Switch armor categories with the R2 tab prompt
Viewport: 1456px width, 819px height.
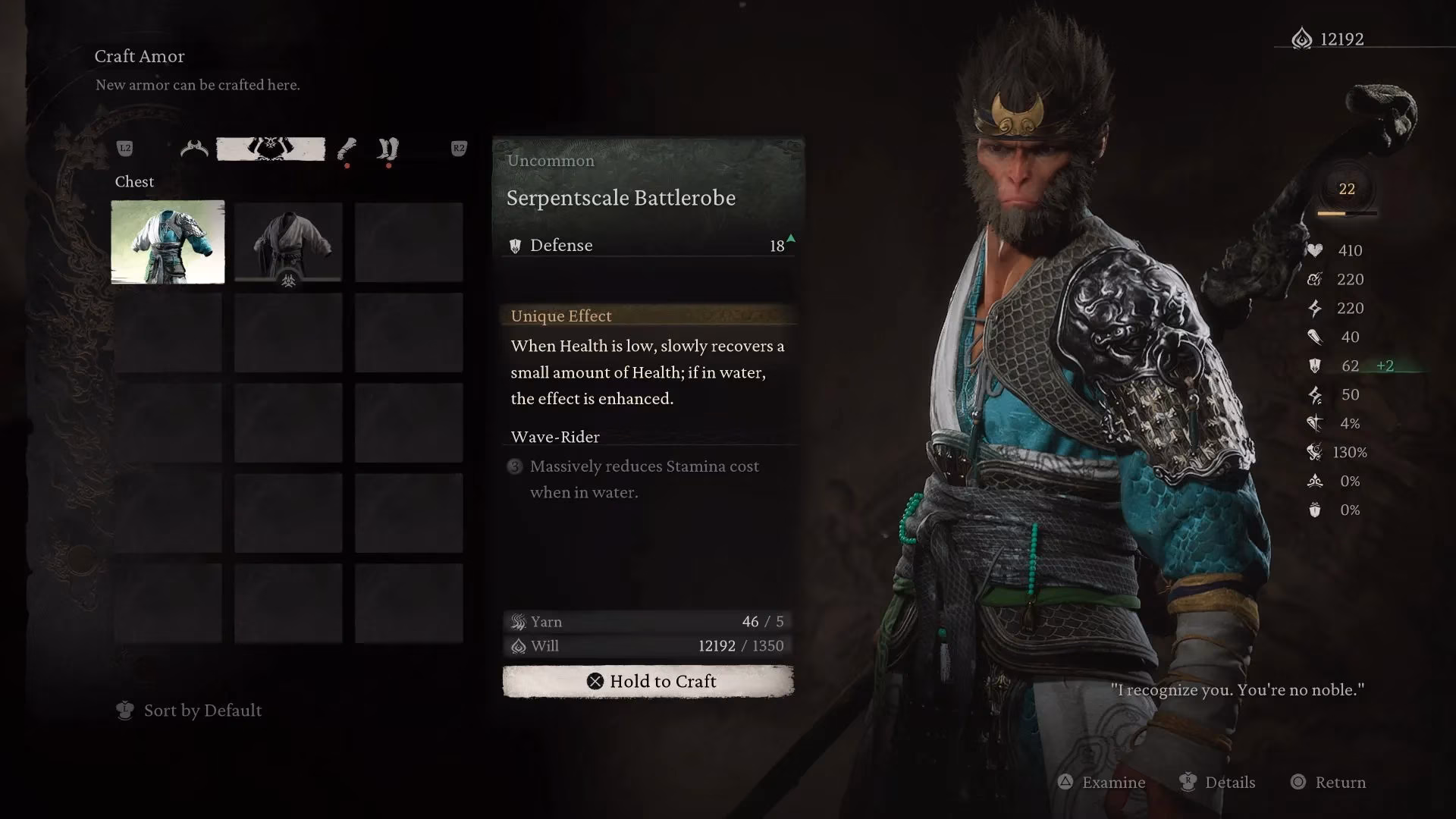tap(459, 149)
